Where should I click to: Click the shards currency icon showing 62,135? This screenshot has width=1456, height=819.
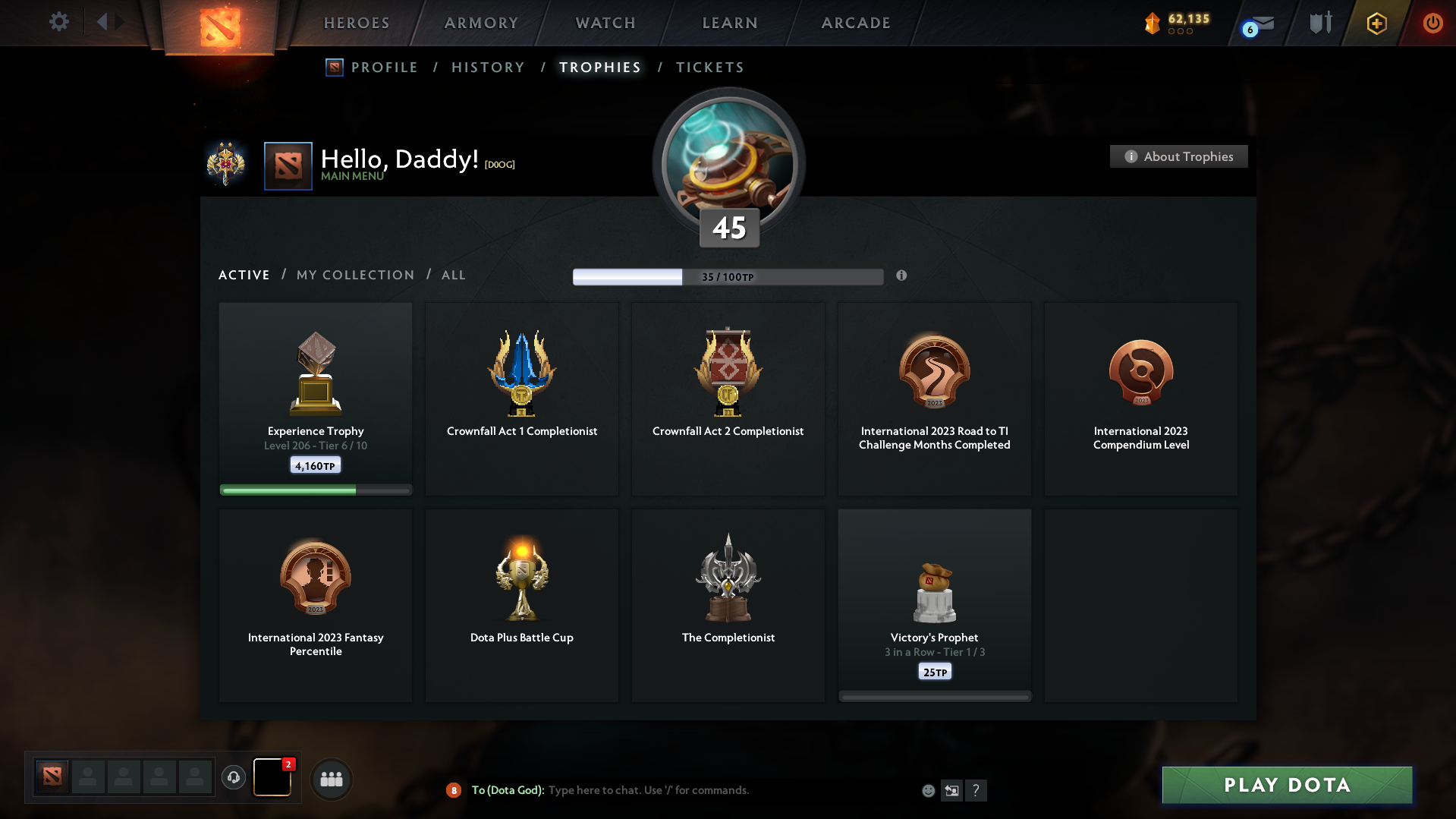pos(1153,23)
